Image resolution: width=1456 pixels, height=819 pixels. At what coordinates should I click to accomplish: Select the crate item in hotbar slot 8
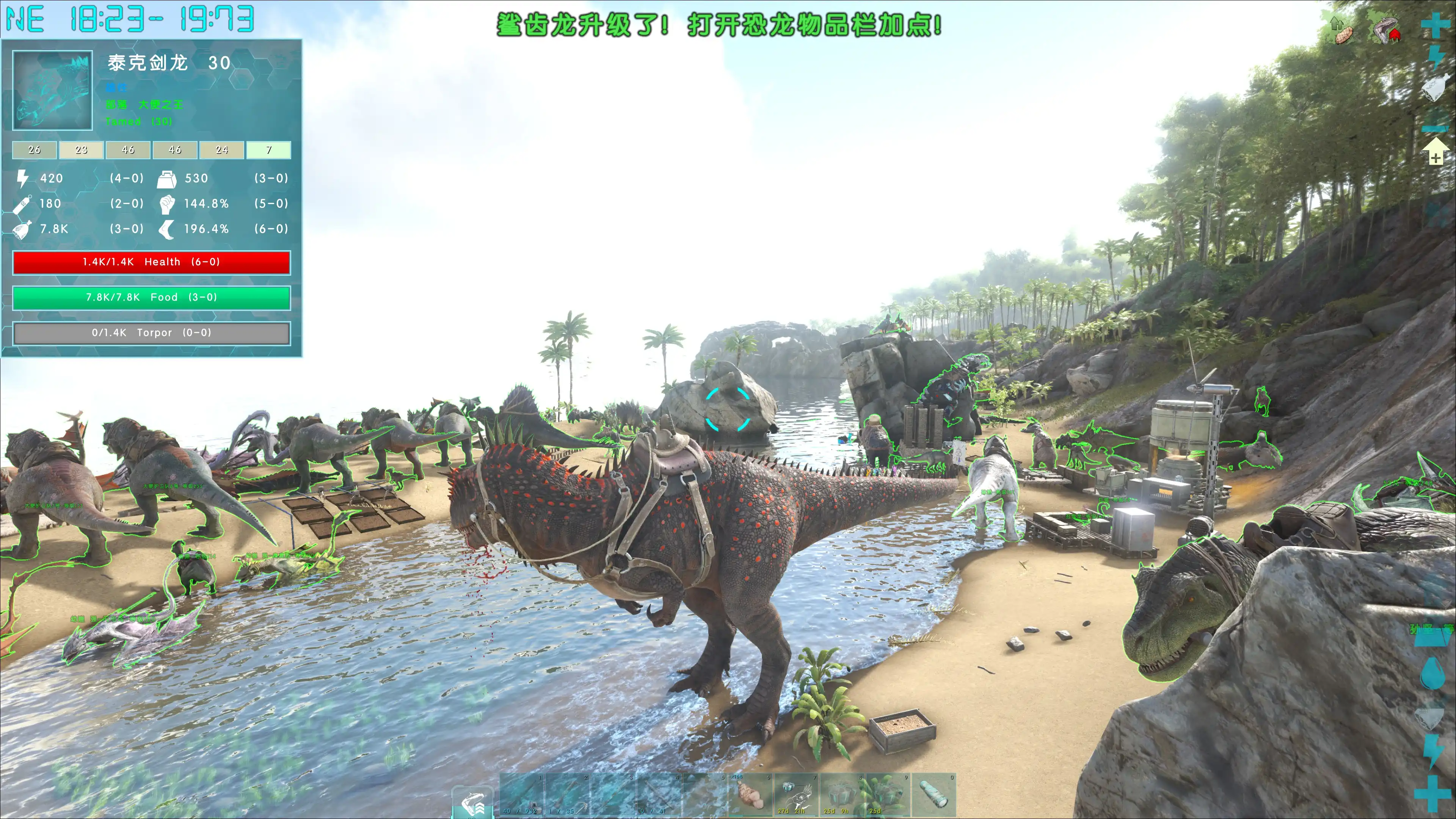coord(842,795)
